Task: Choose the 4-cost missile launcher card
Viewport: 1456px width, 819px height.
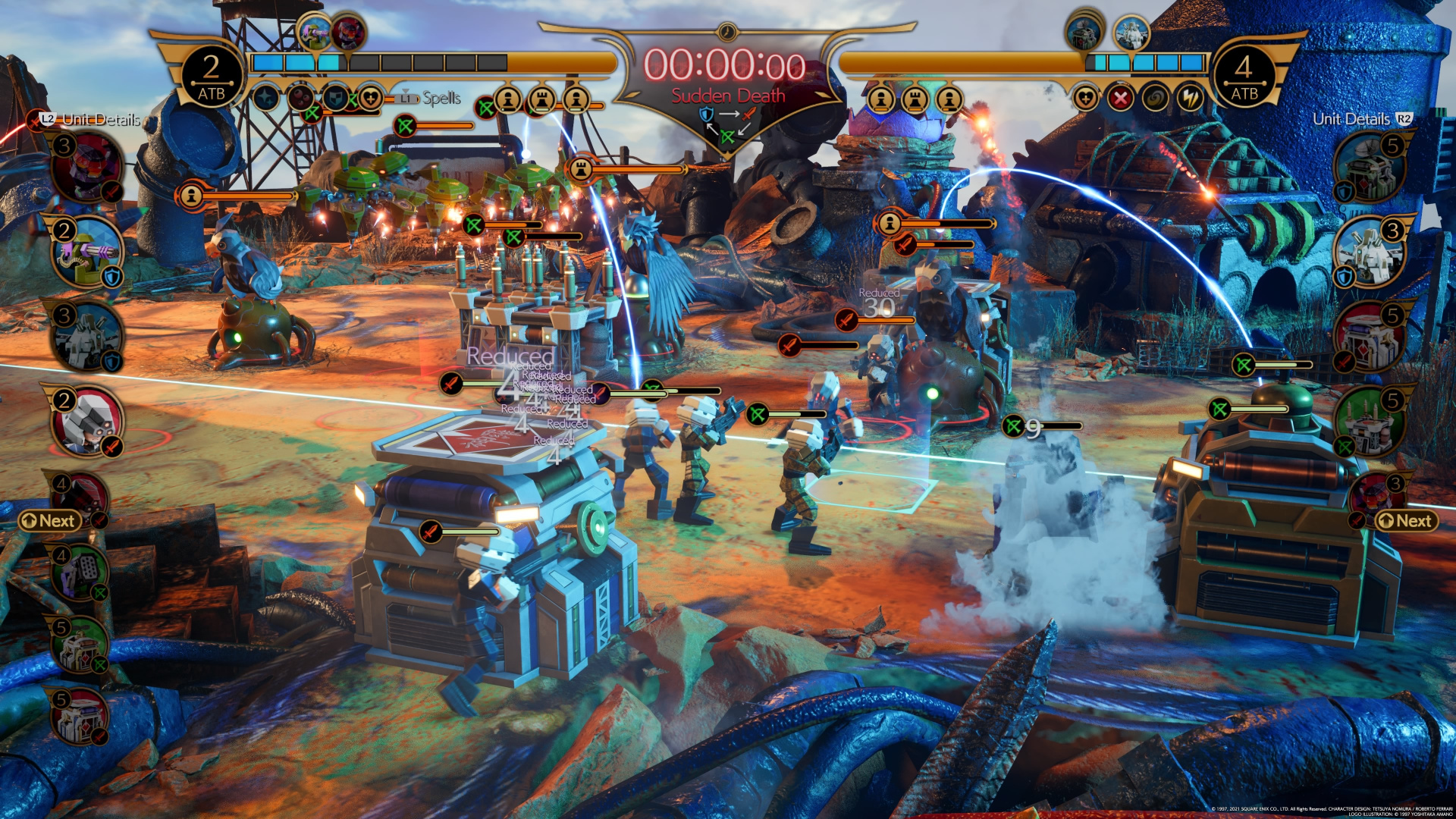Action: pyautogui.click(x=80, y=574)
